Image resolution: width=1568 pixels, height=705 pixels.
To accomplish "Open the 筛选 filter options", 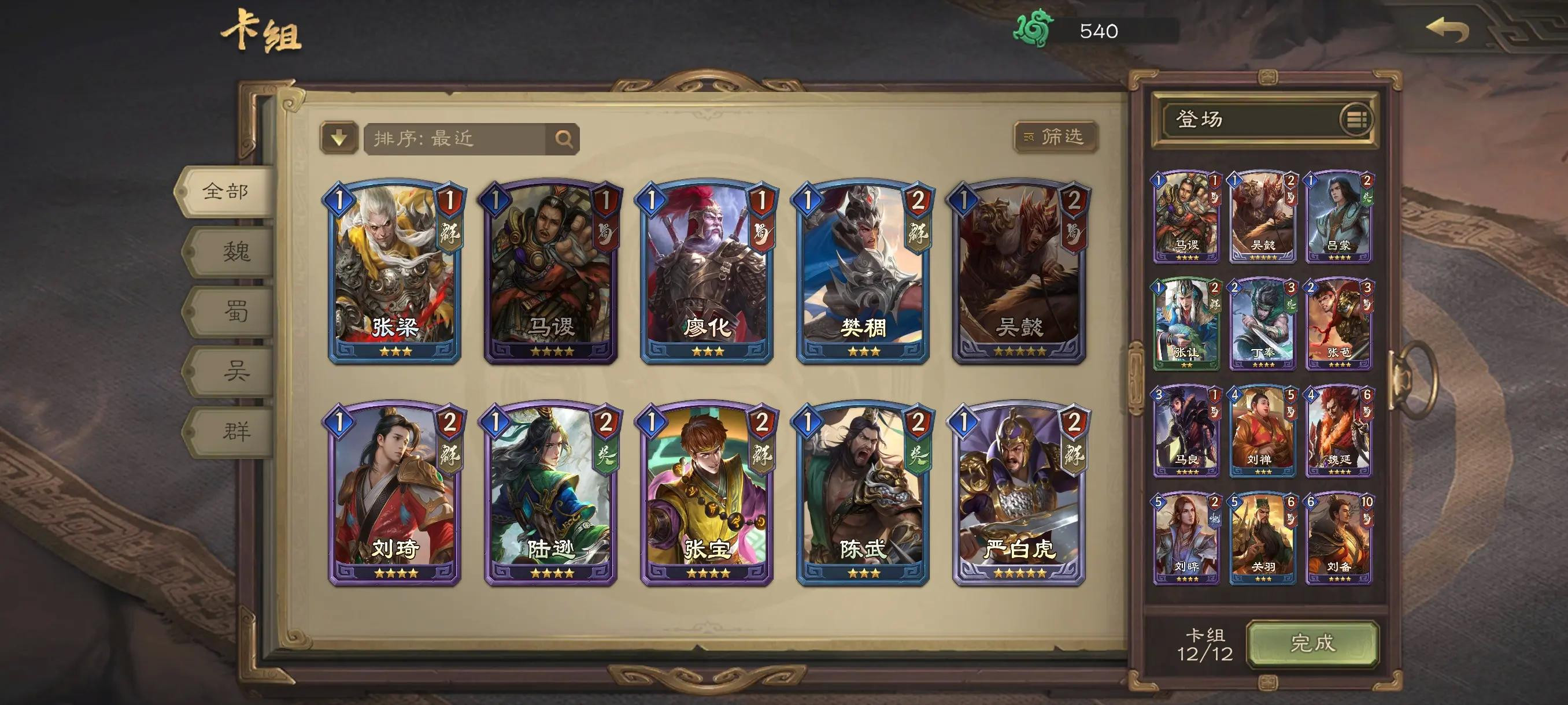I will [x=1056, y=137].
